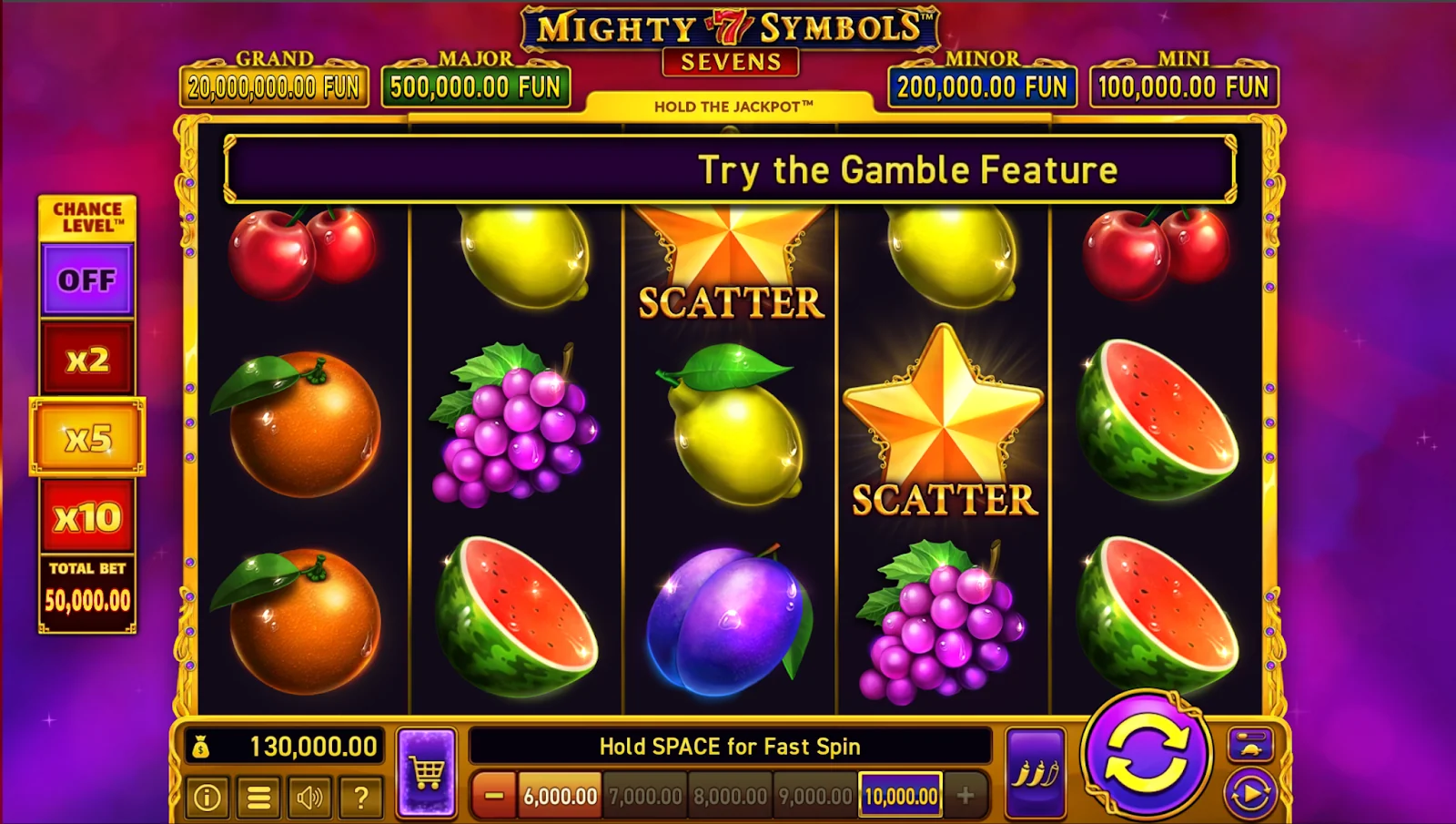Choose the x5 Chance Level

pyautogui.click(x=87, y=438)
